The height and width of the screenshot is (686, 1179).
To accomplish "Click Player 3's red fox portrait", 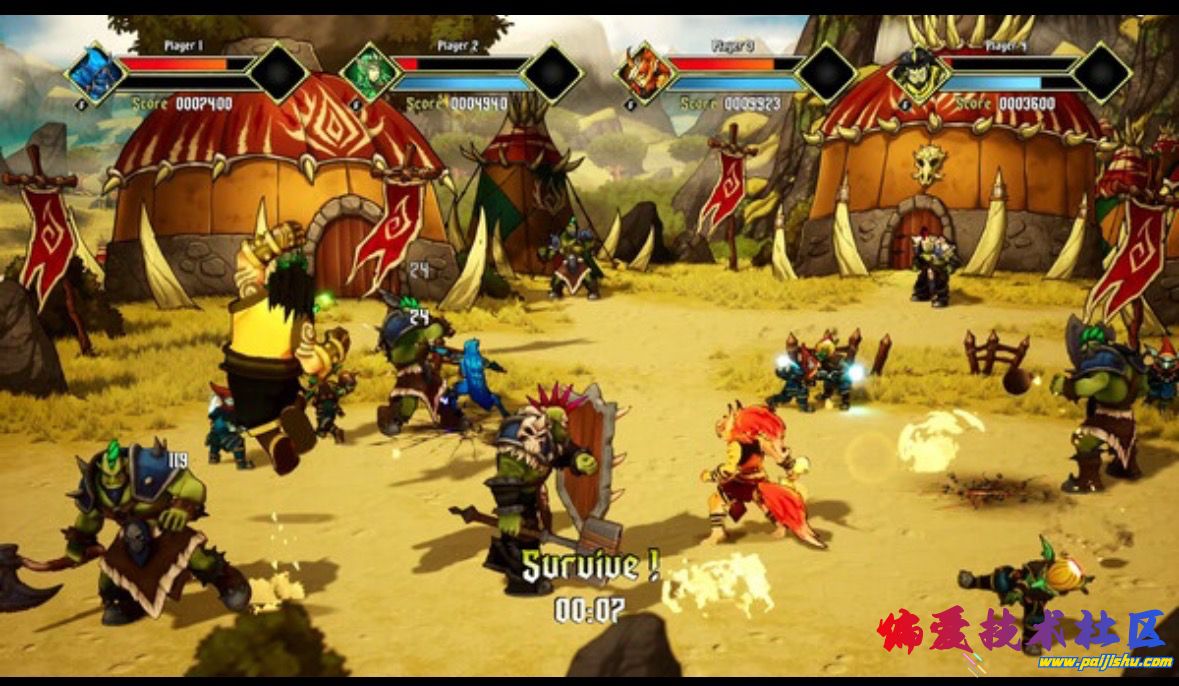I will (x=645, y=73).
